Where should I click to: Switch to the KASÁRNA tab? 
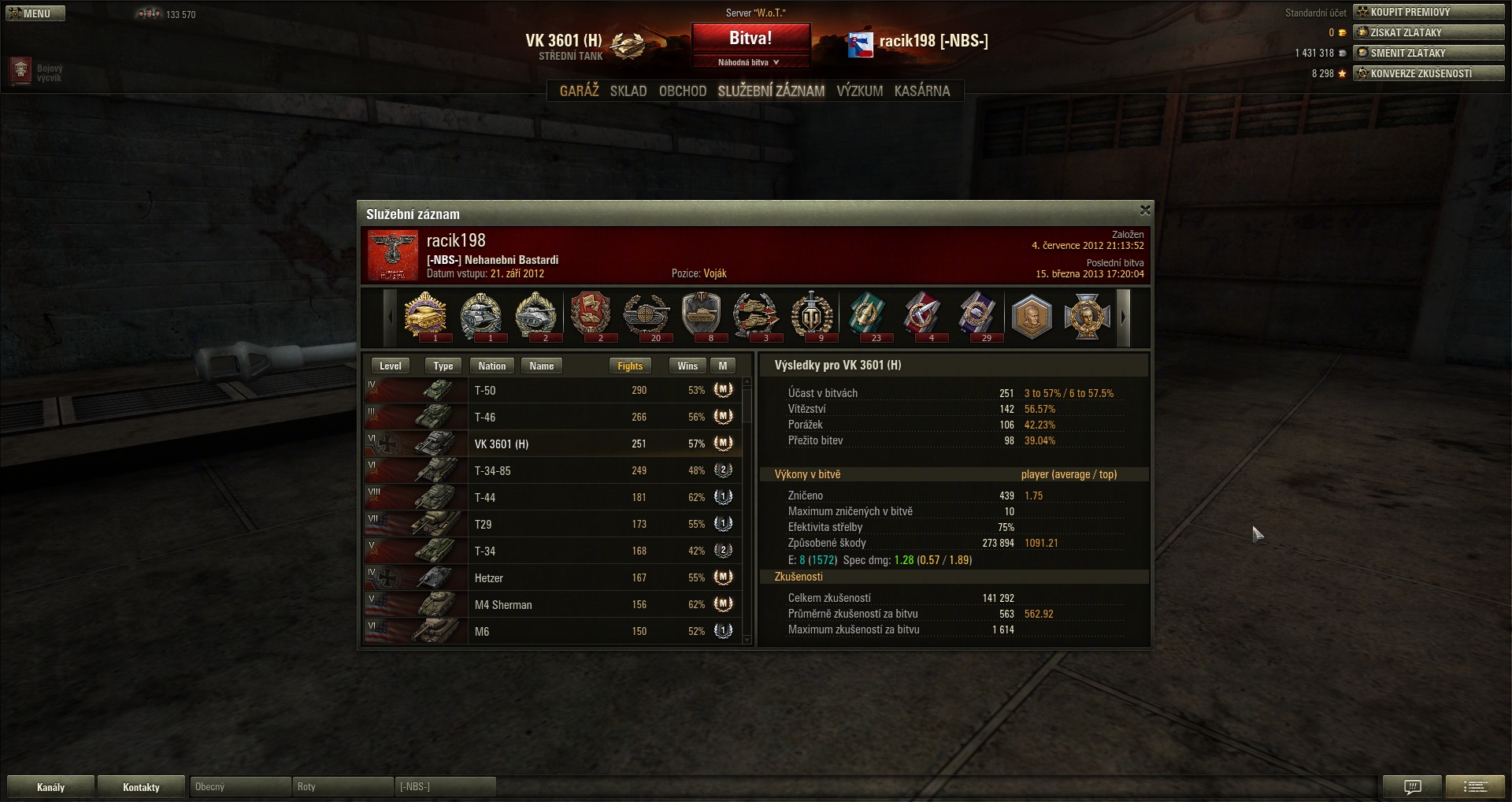[x=921, y=91]
